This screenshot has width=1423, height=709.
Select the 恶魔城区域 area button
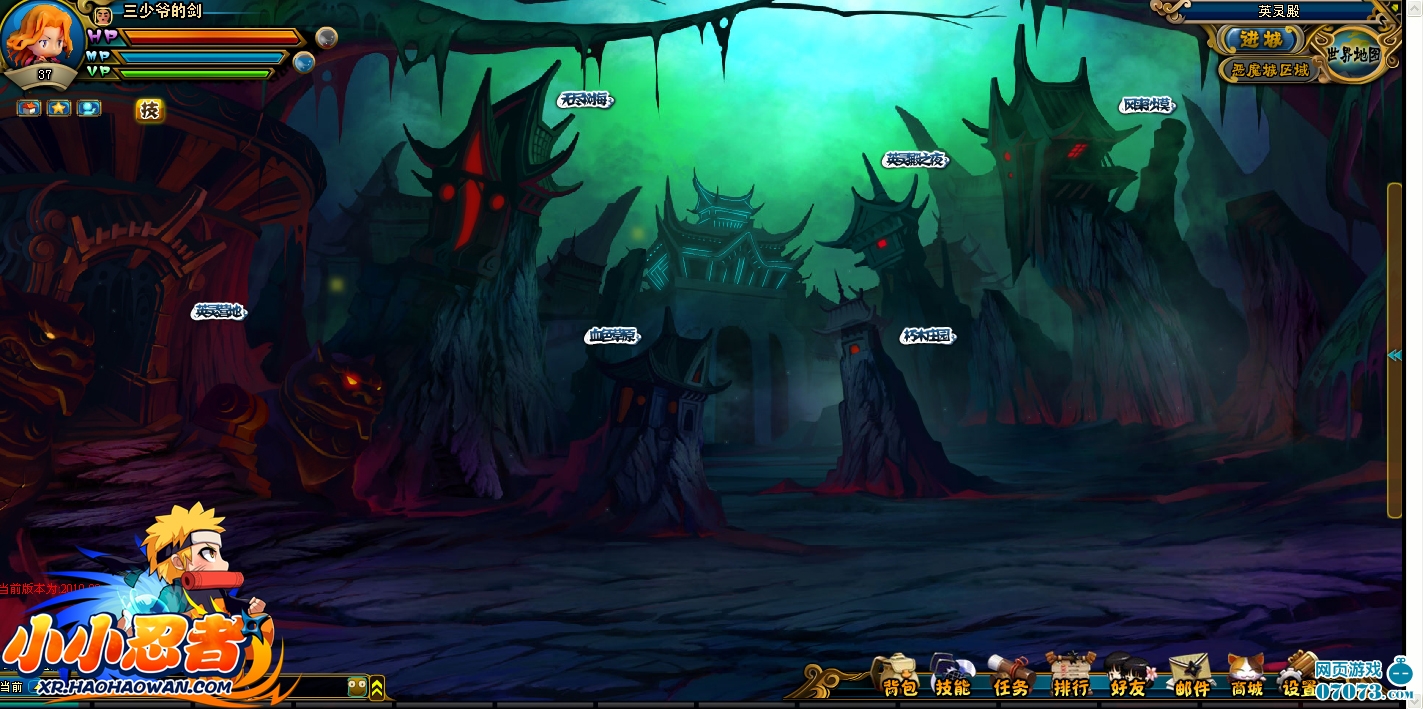click(1267, 70)
